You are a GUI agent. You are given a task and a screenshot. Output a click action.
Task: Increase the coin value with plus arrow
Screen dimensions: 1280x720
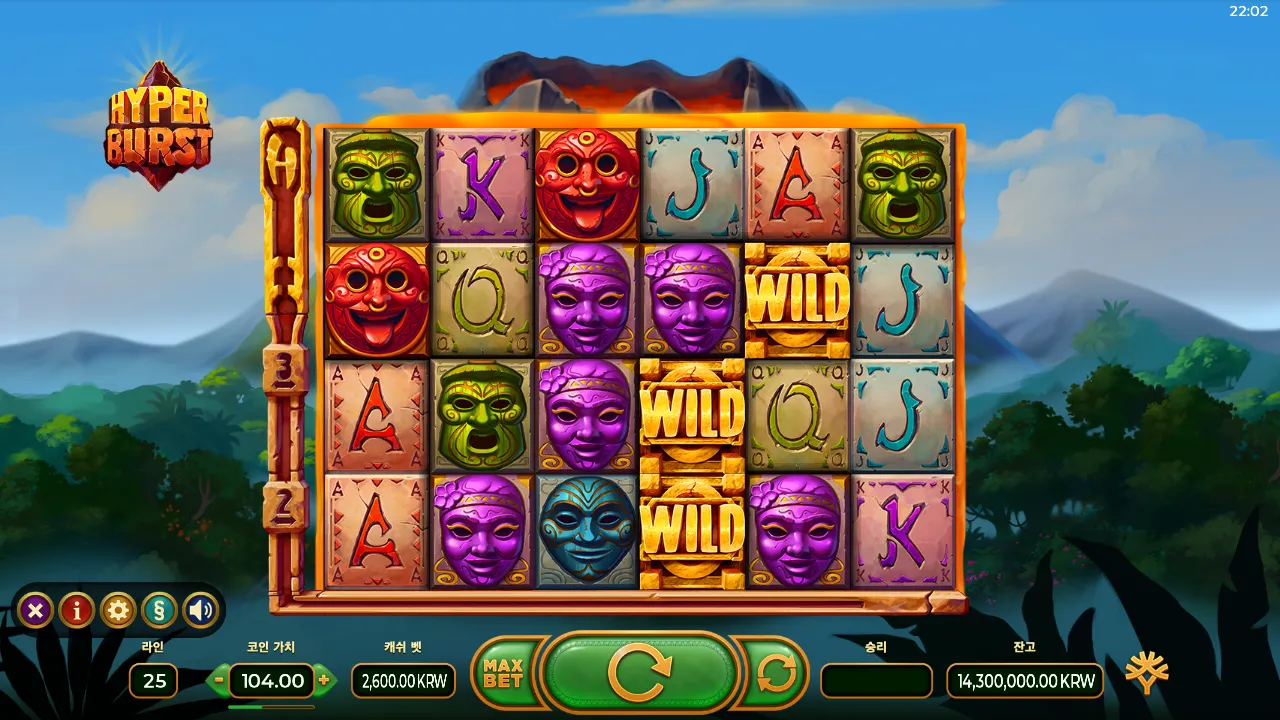(324, 681)
